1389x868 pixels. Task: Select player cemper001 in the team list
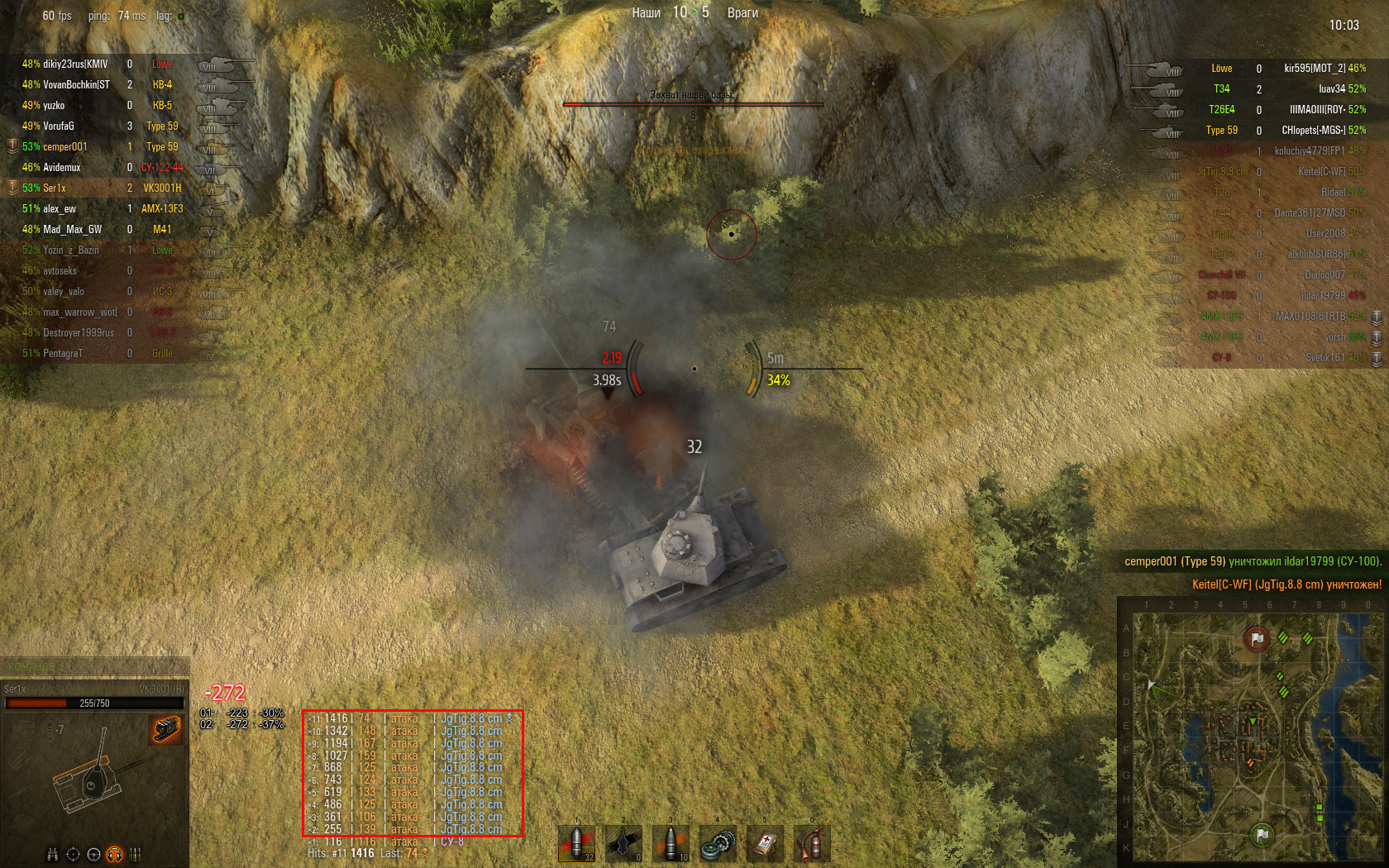(x=64, y=147)
